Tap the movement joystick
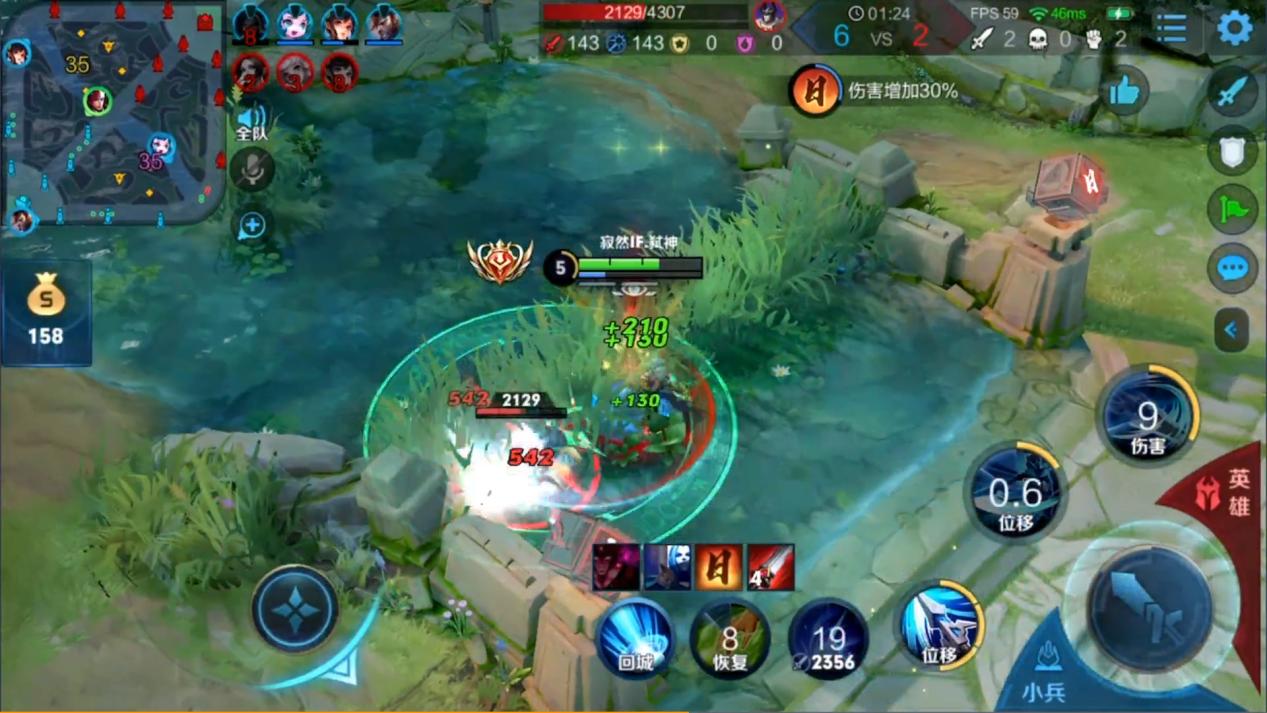Image resolution: width=1267 pixels, height=713 pixels. (295, 609)
